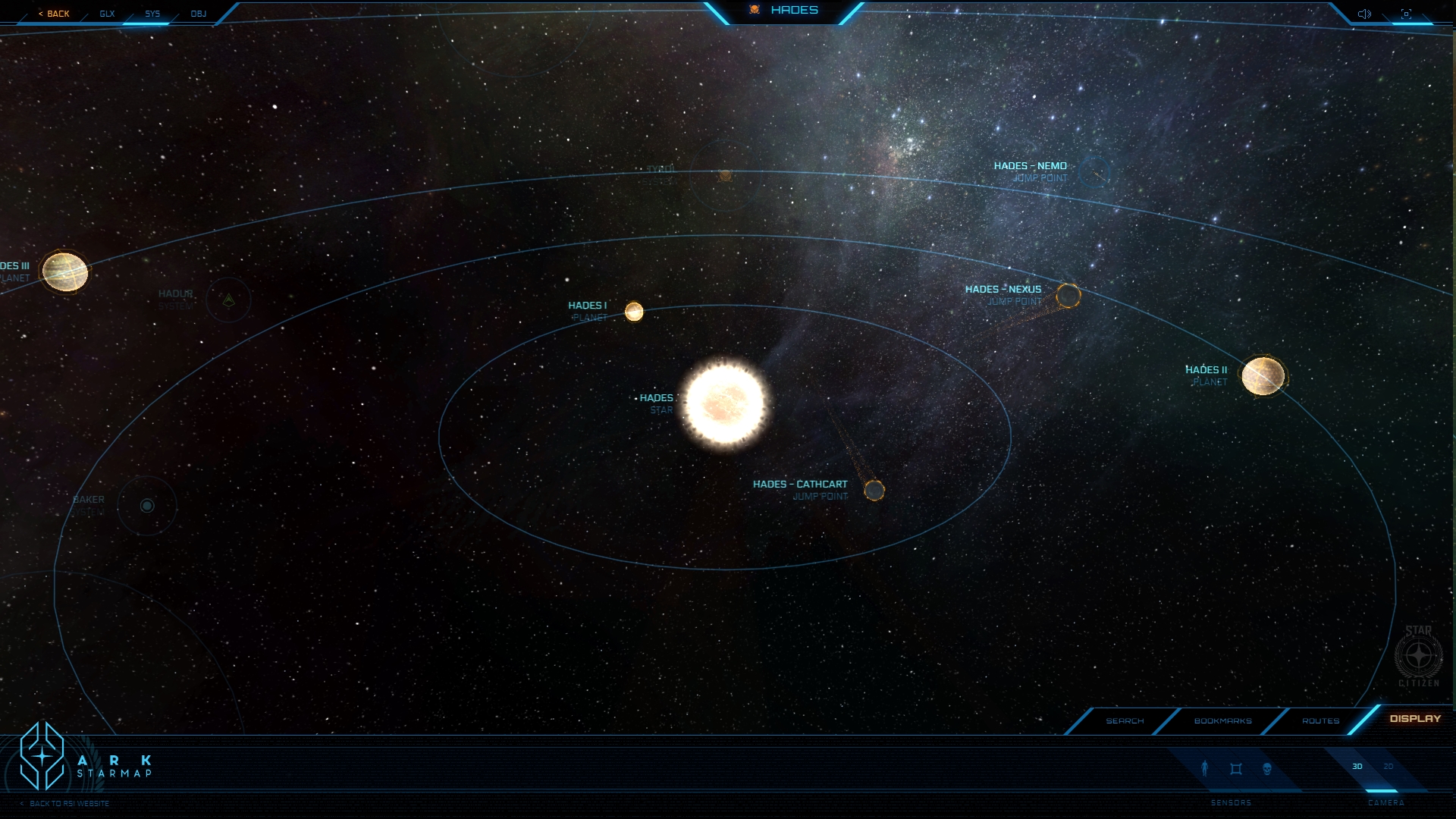Toggle the population sensor person icon

[x=1205, y=768]
